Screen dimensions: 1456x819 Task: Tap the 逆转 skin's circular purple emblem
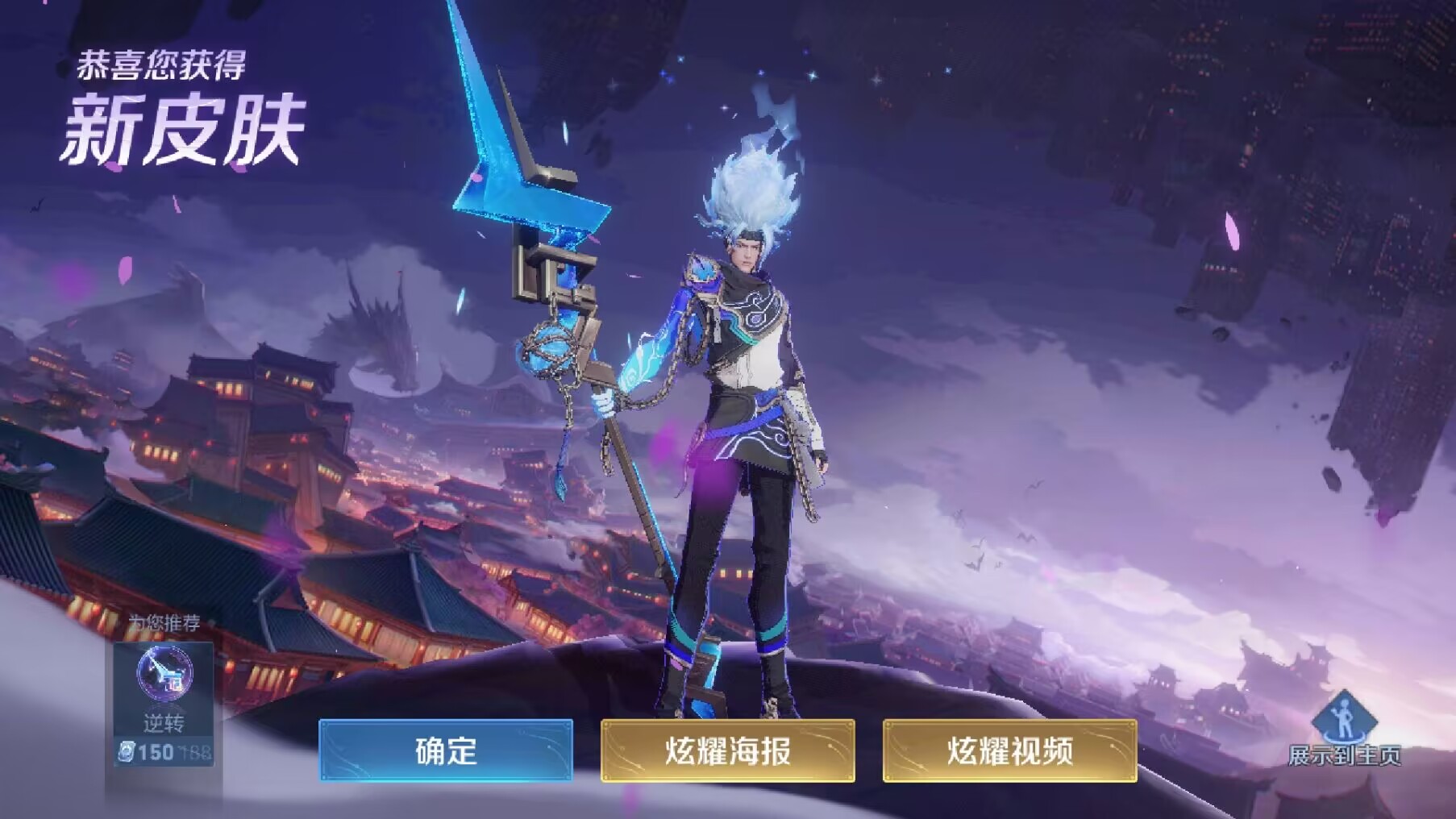click(164, 673)
